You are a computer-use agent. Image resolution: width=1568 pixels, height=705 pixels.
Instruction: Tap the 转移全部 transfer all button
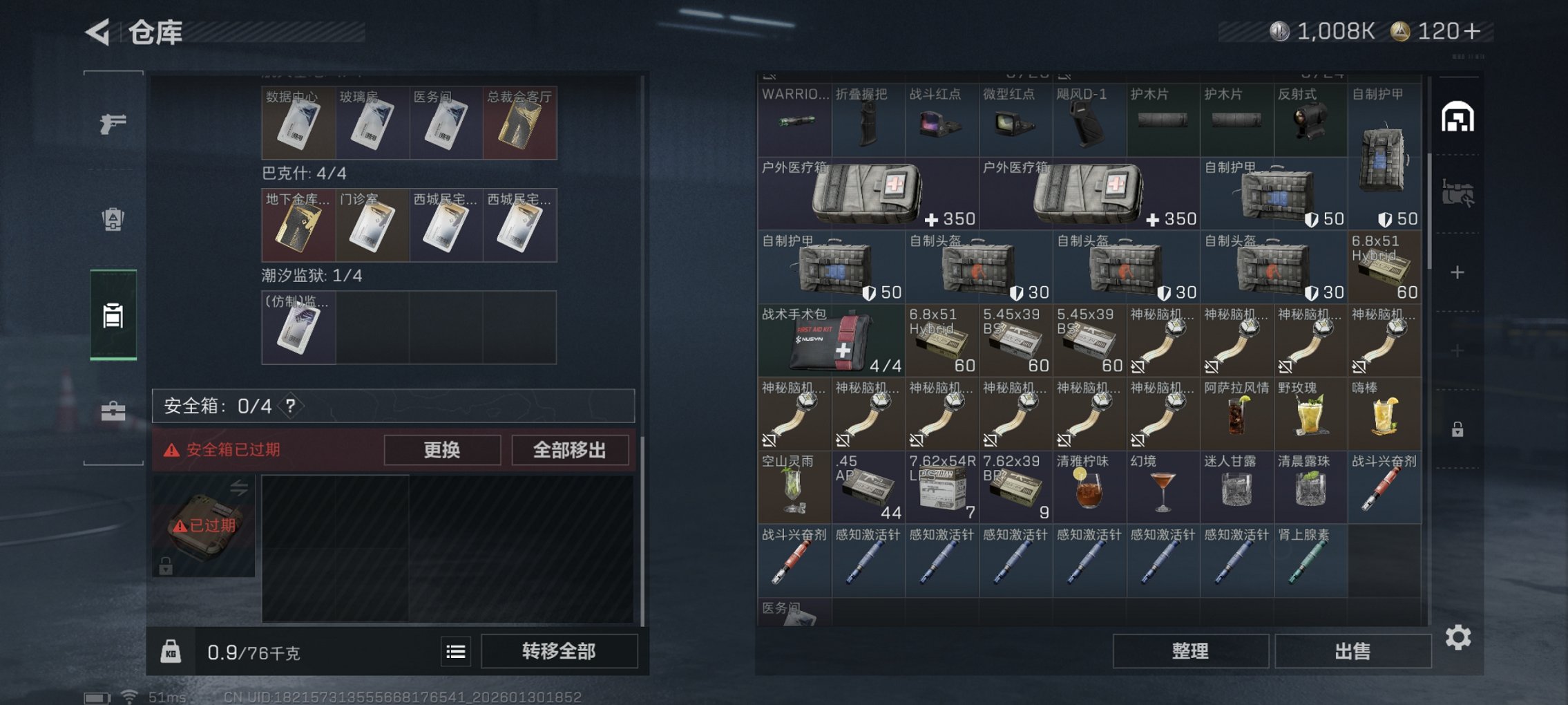[558, 651]
